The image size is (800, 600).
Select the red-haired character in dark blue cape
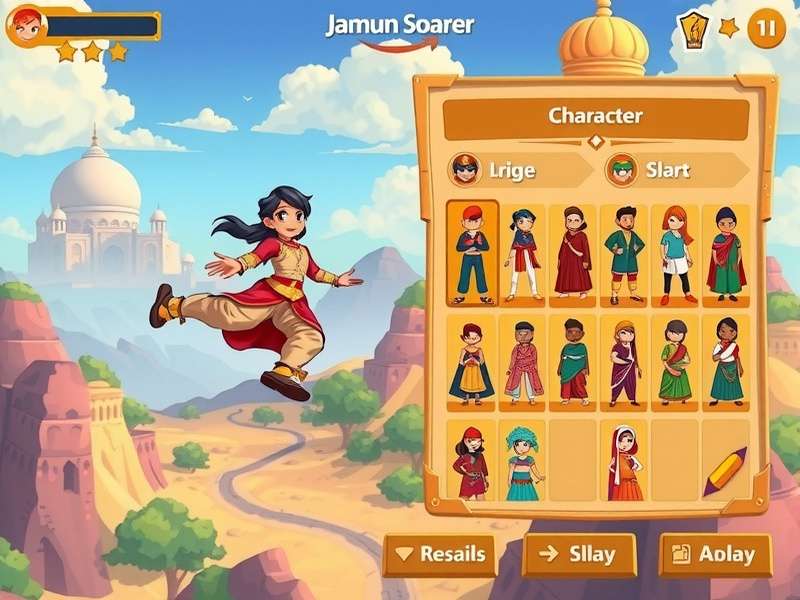coord(471,362)
